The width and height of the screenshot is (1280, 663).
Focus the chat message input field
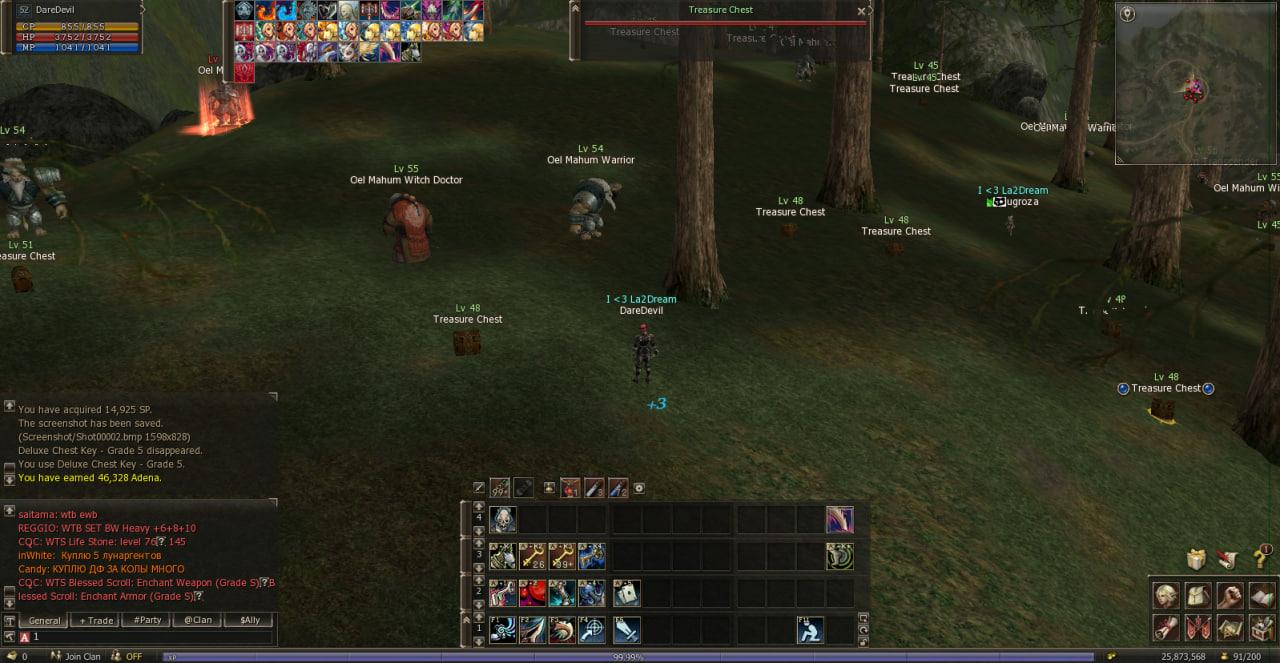point(150,636)
